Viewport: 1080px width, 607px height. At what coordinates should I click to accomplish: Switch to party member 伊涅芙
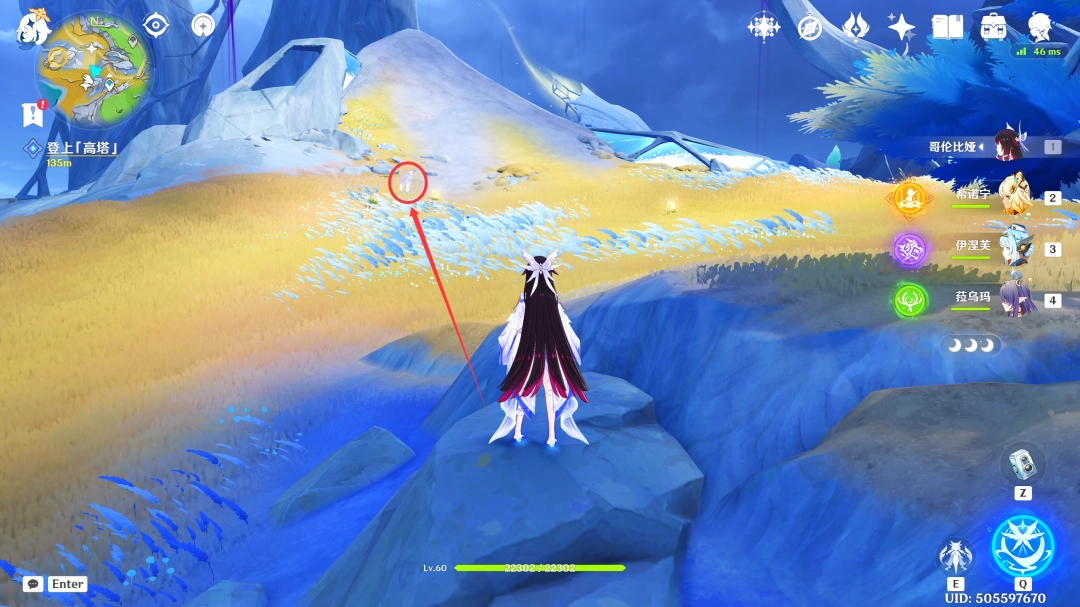coord(1018,247)
